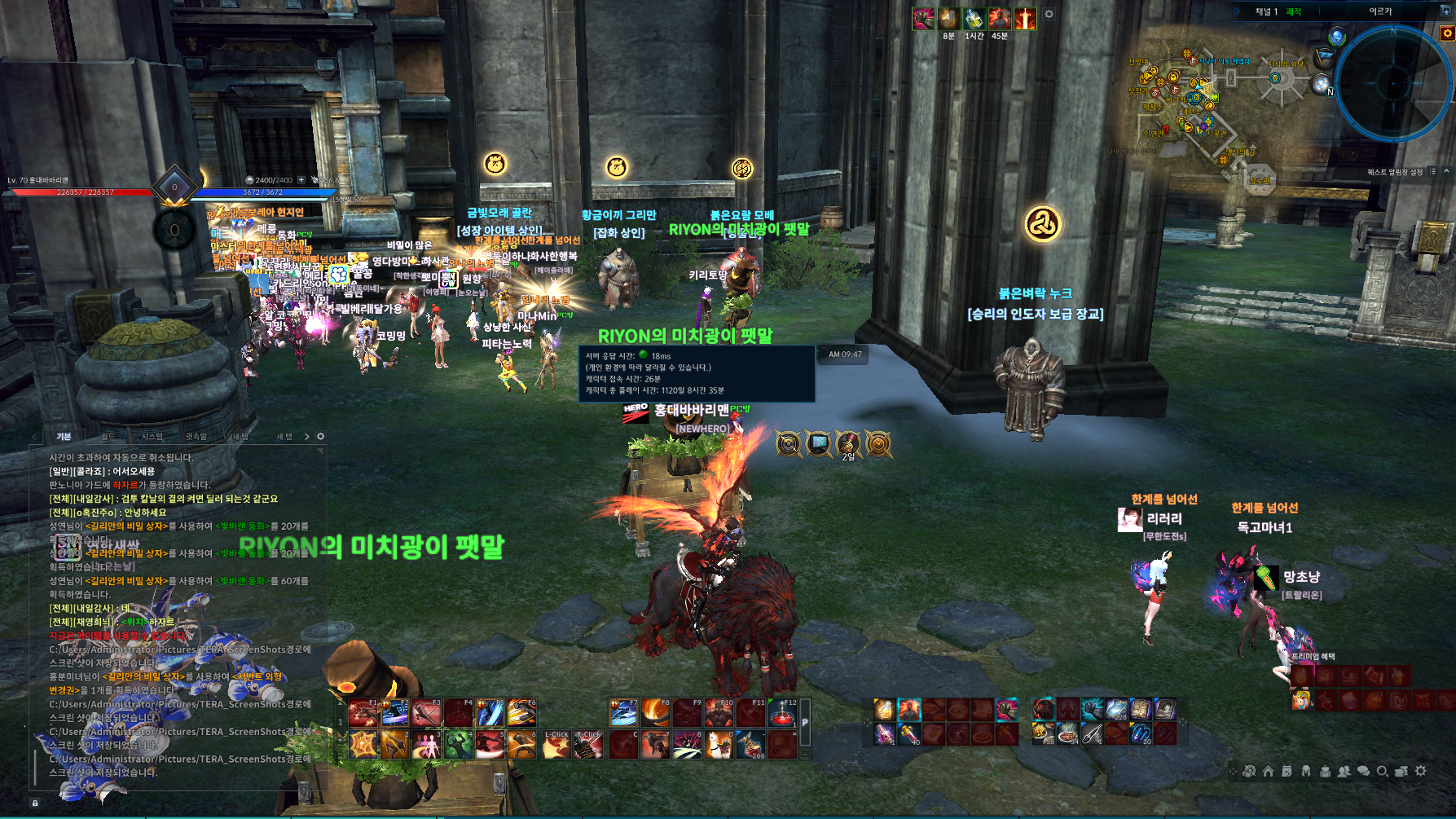Open the minimap red gear settings

pyautogui.click(x=1447, y=33)
